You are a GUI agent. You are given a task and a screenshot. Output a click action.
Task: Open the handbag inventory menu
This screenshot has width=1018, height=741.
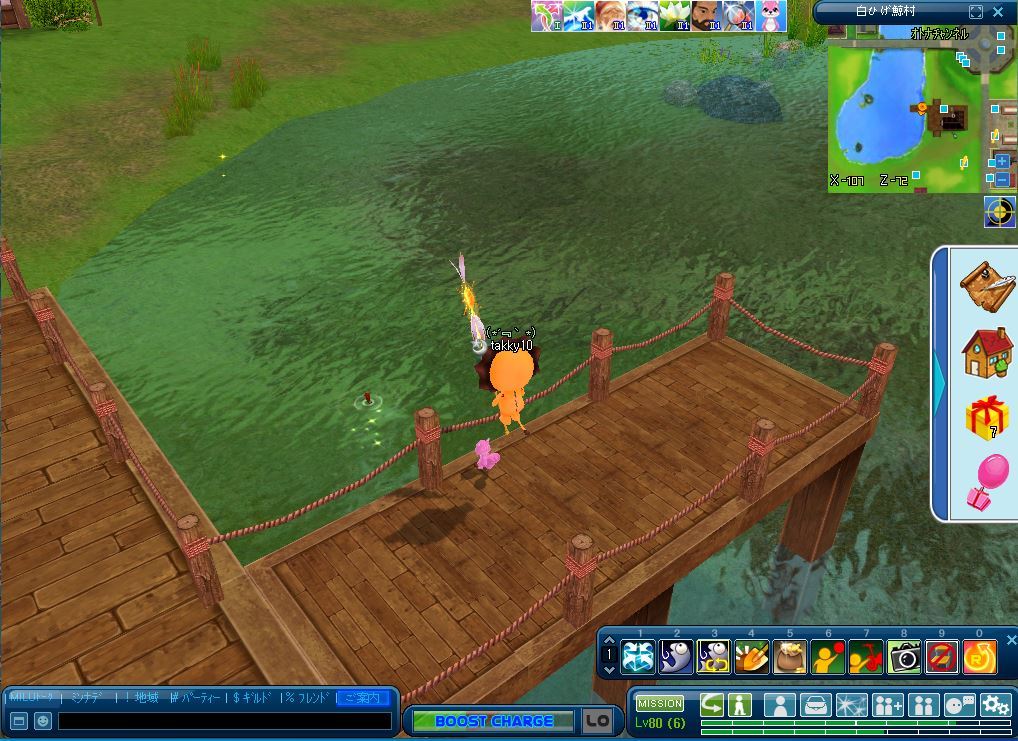(x=817, y=705)
